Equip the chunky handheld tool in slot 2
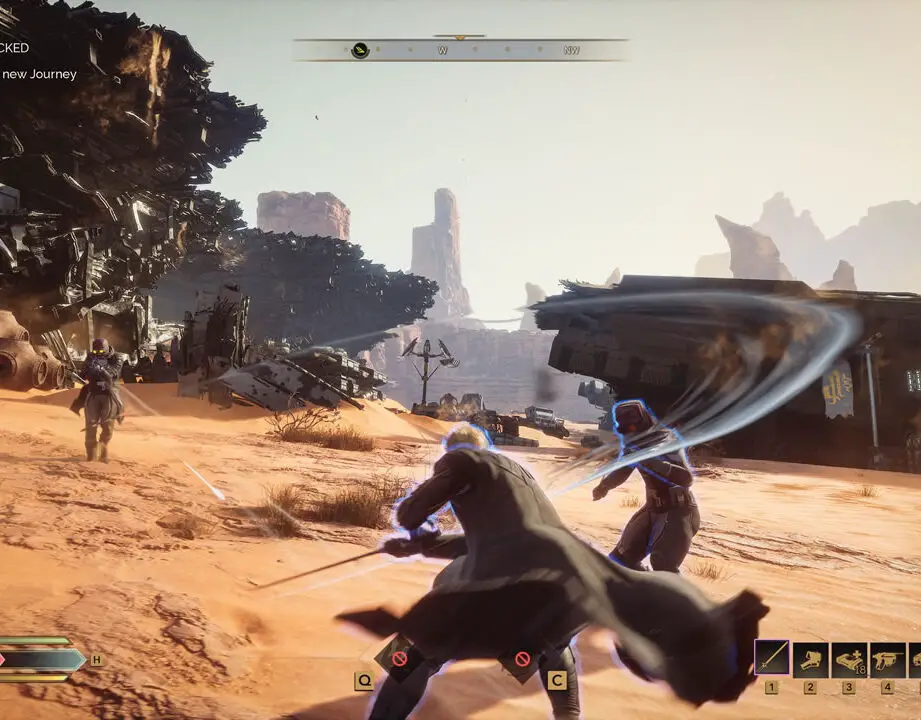Viewport: 921px width, 720px height. (x=810, y=659)
